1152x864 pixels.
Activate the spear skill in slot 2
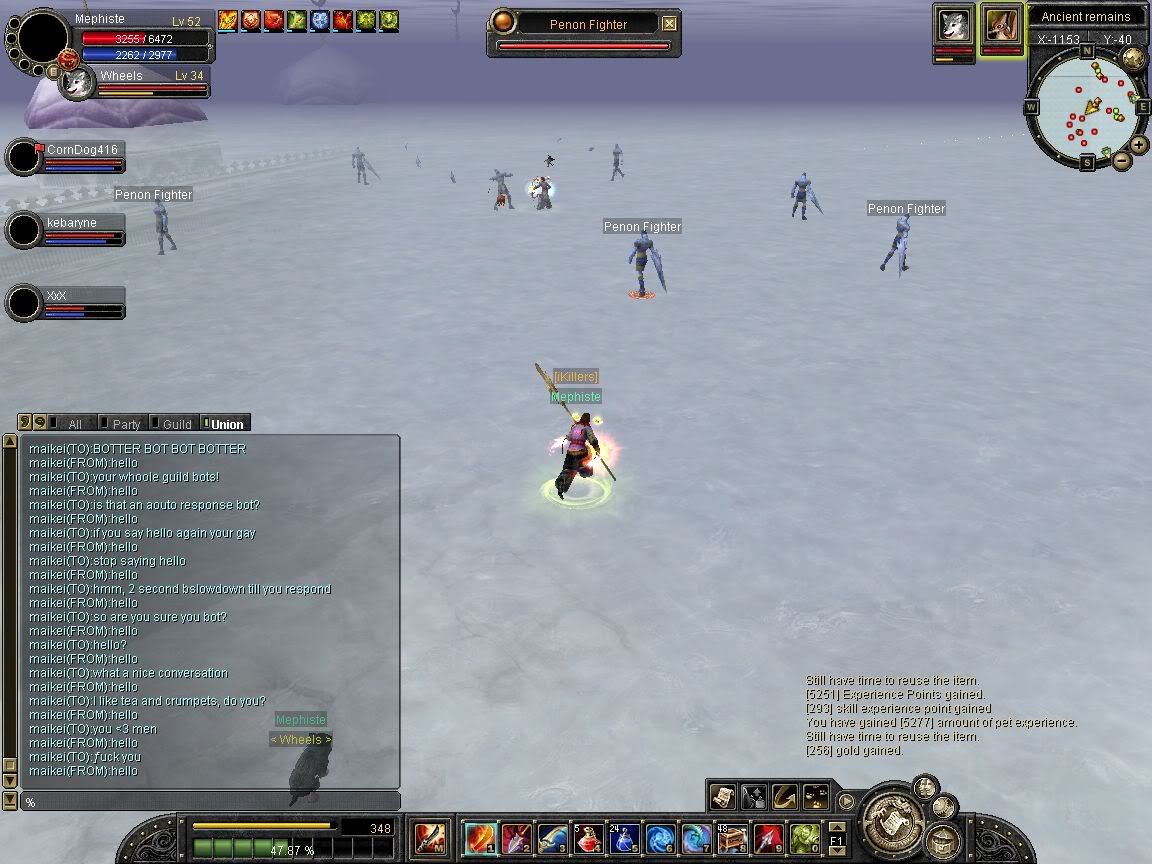517,838
